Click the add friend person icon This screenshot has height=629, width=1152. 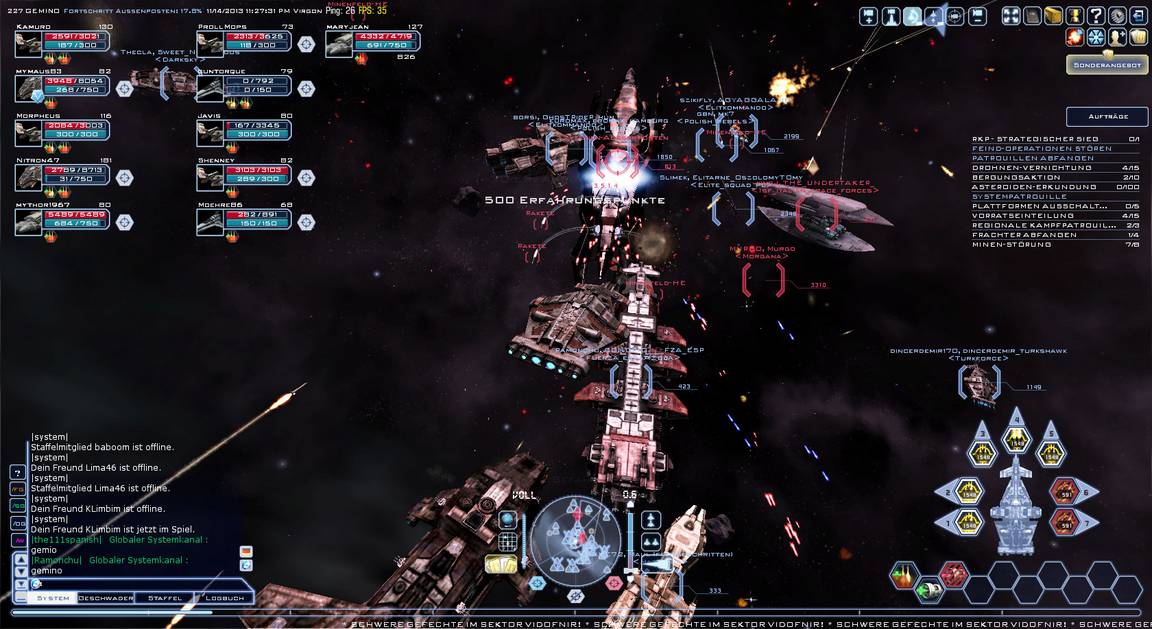(1117, 37)
